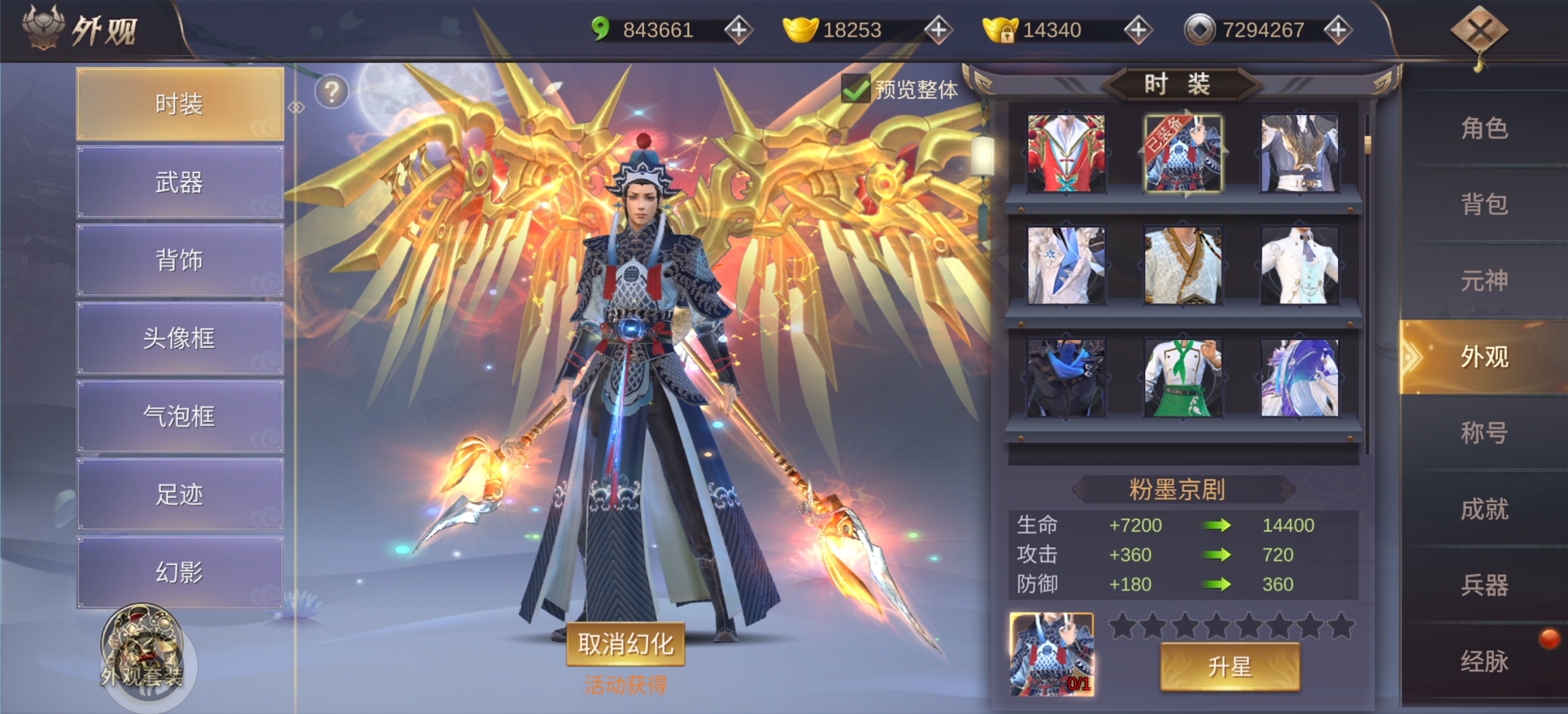Open the 经脉 meridians page
Screen dimensions: 1568x714
tap(1484, 661)
